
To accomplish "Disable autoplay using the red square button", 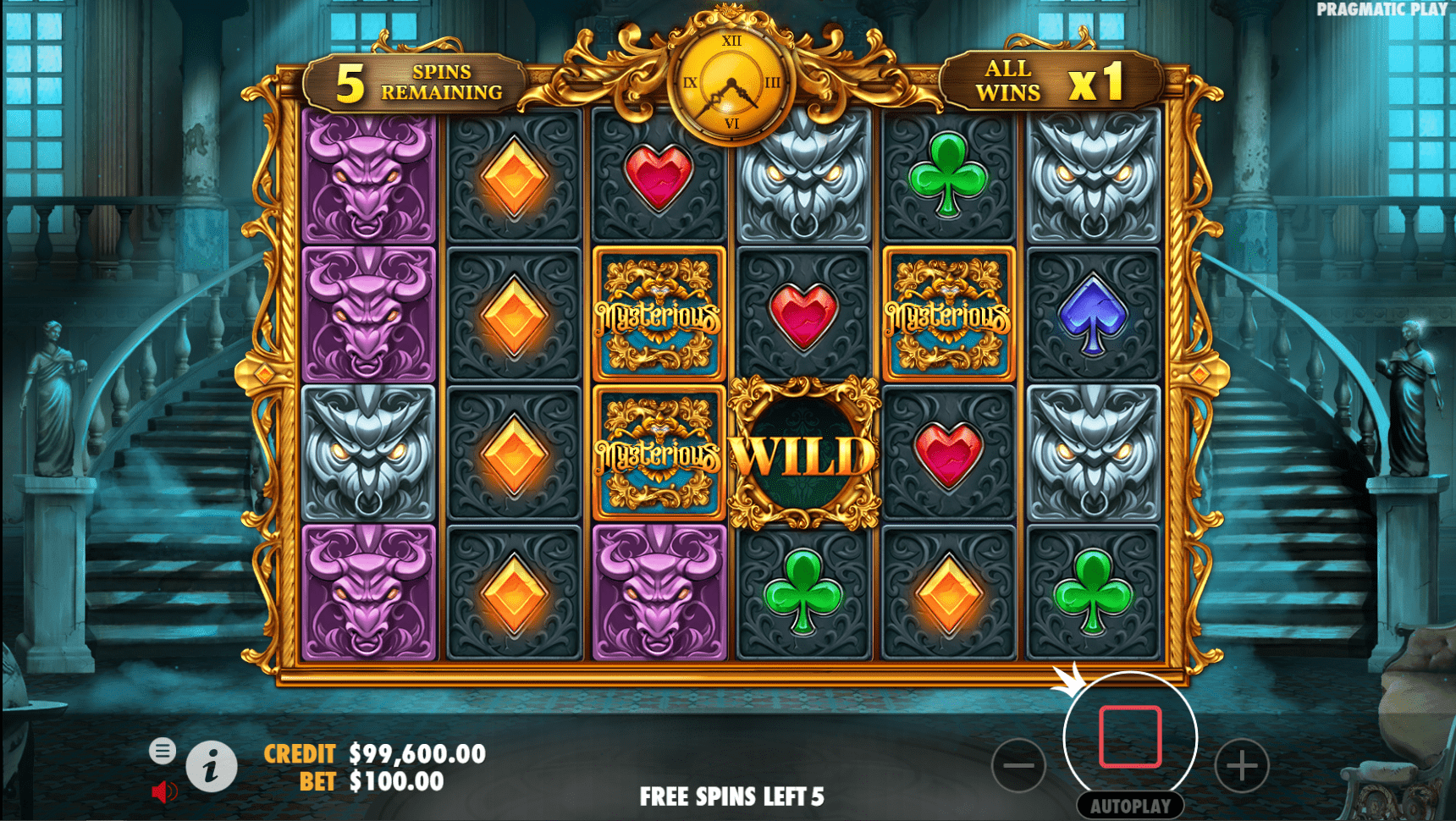I will 1131,736.
